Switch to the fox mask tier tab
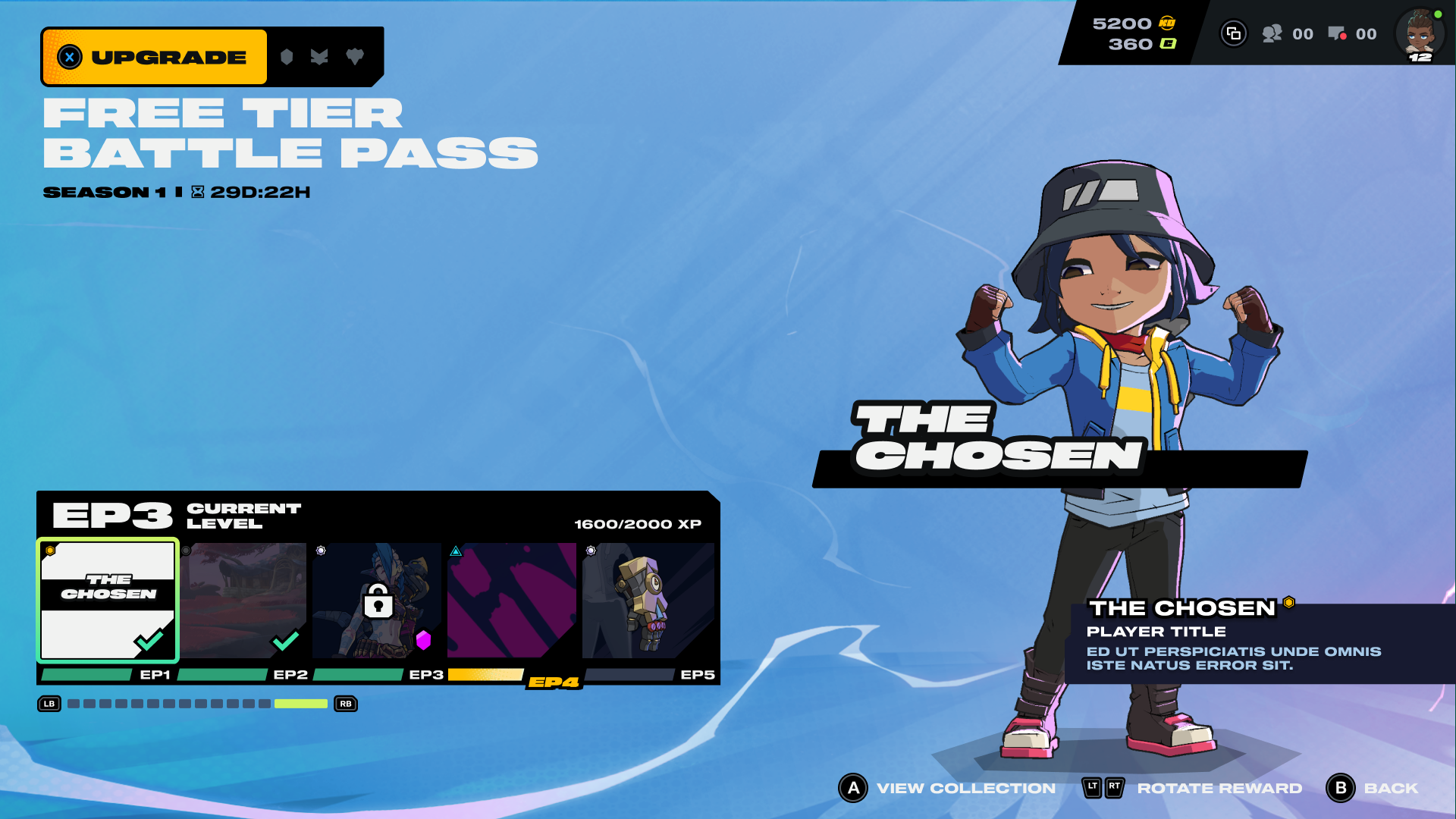1456x819 pixels. [319, 57]
